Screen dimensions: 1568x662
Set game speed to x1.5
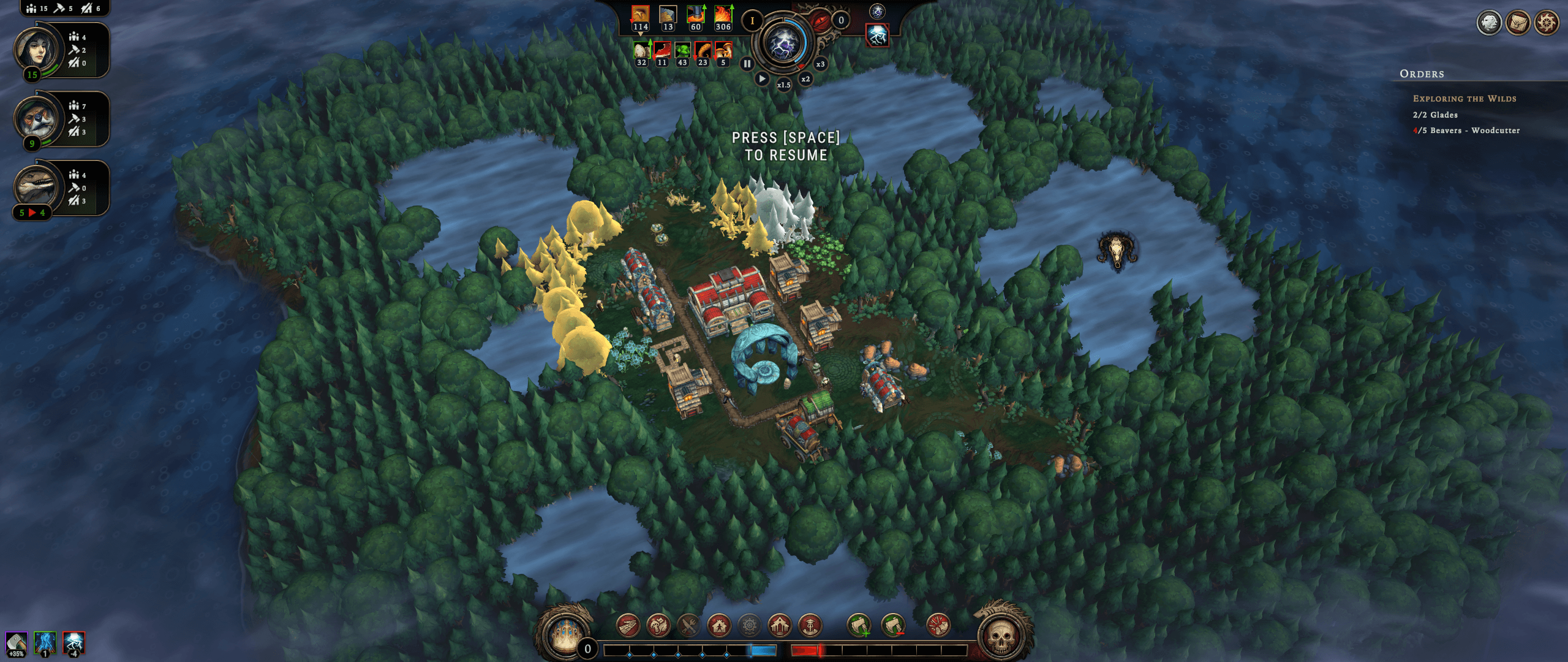[783, 85]
